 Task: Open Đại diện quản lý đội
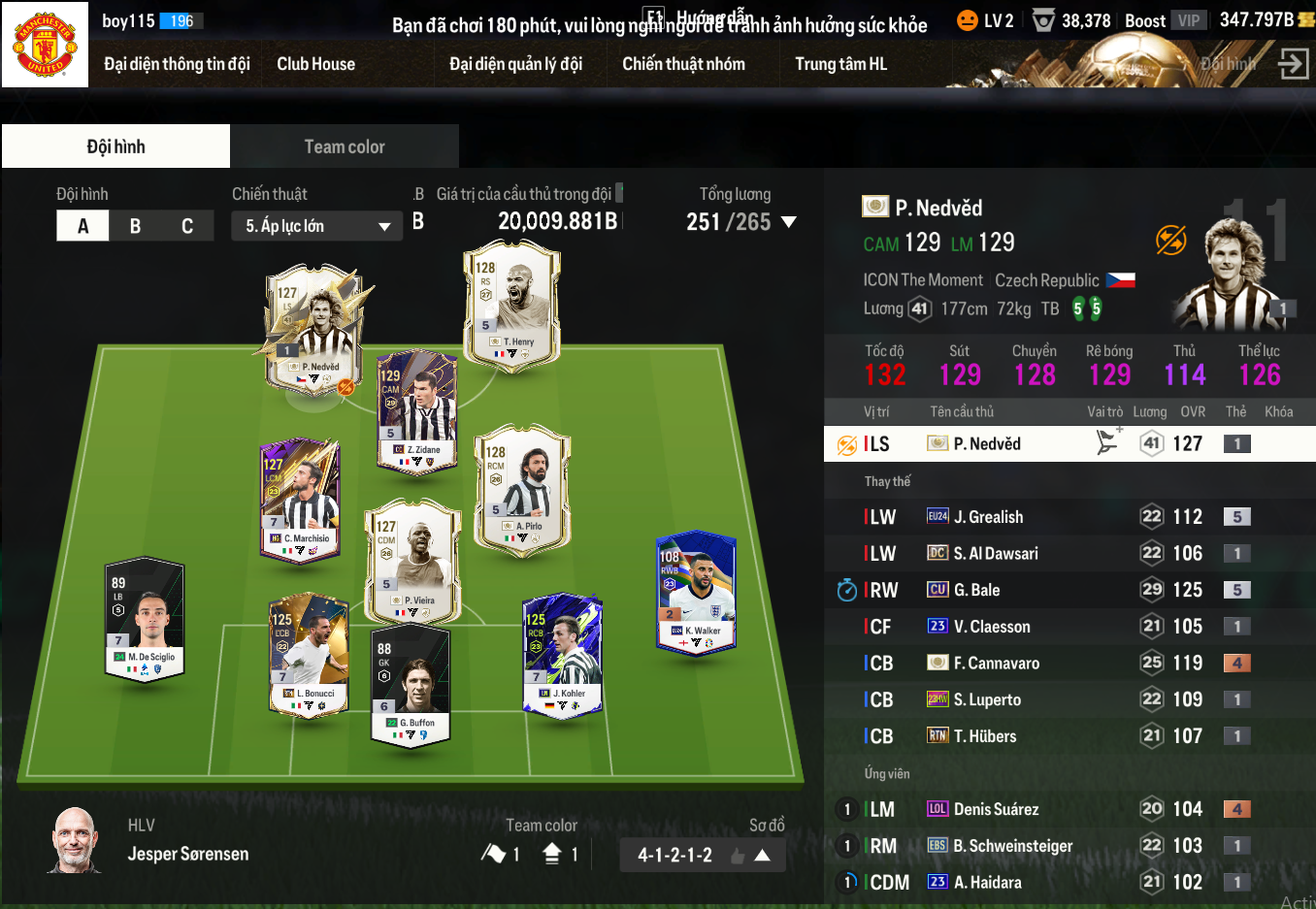click(x=515, y=64)
